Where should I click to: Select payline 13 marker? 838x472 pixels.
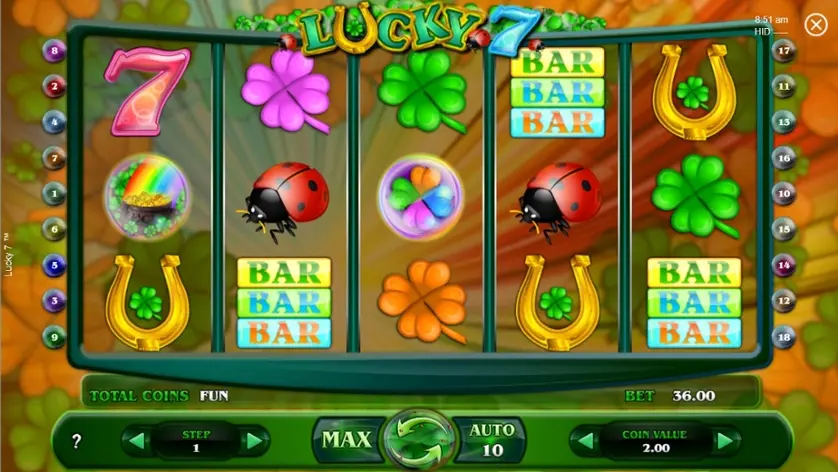click(x=785, y=122)
